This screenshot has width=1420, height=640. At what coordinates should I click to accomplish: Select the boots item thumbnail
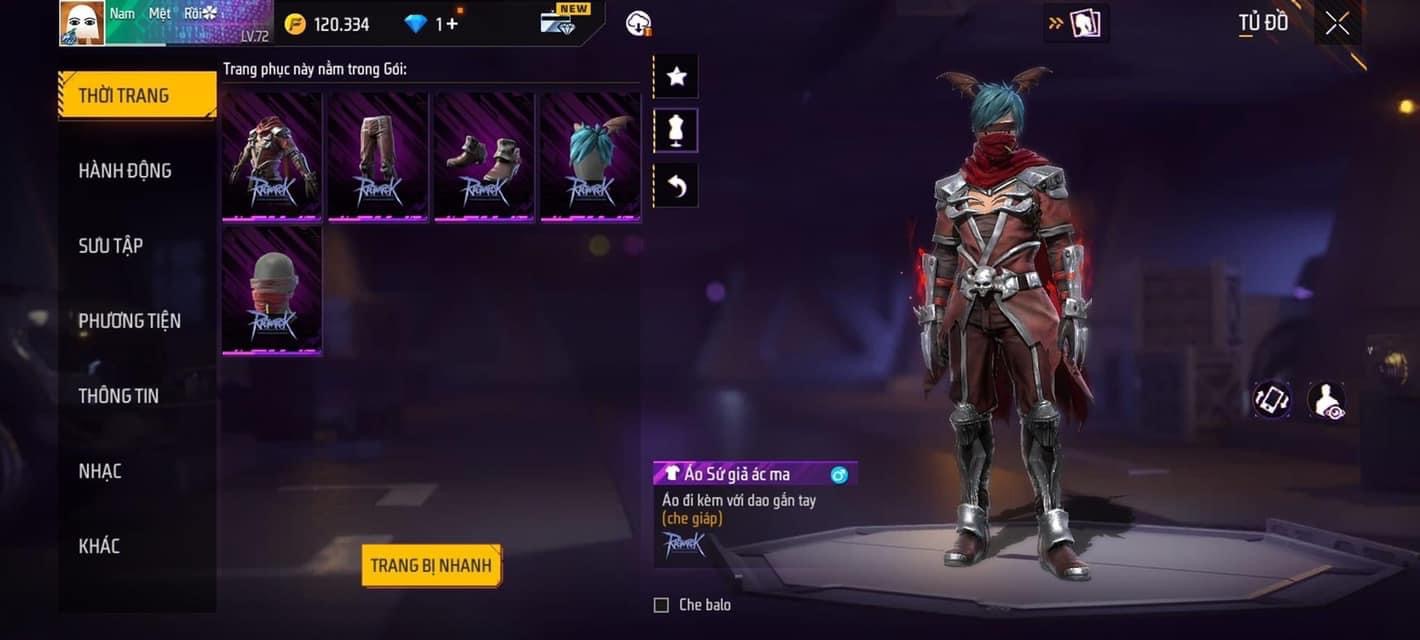click(484, 156)
